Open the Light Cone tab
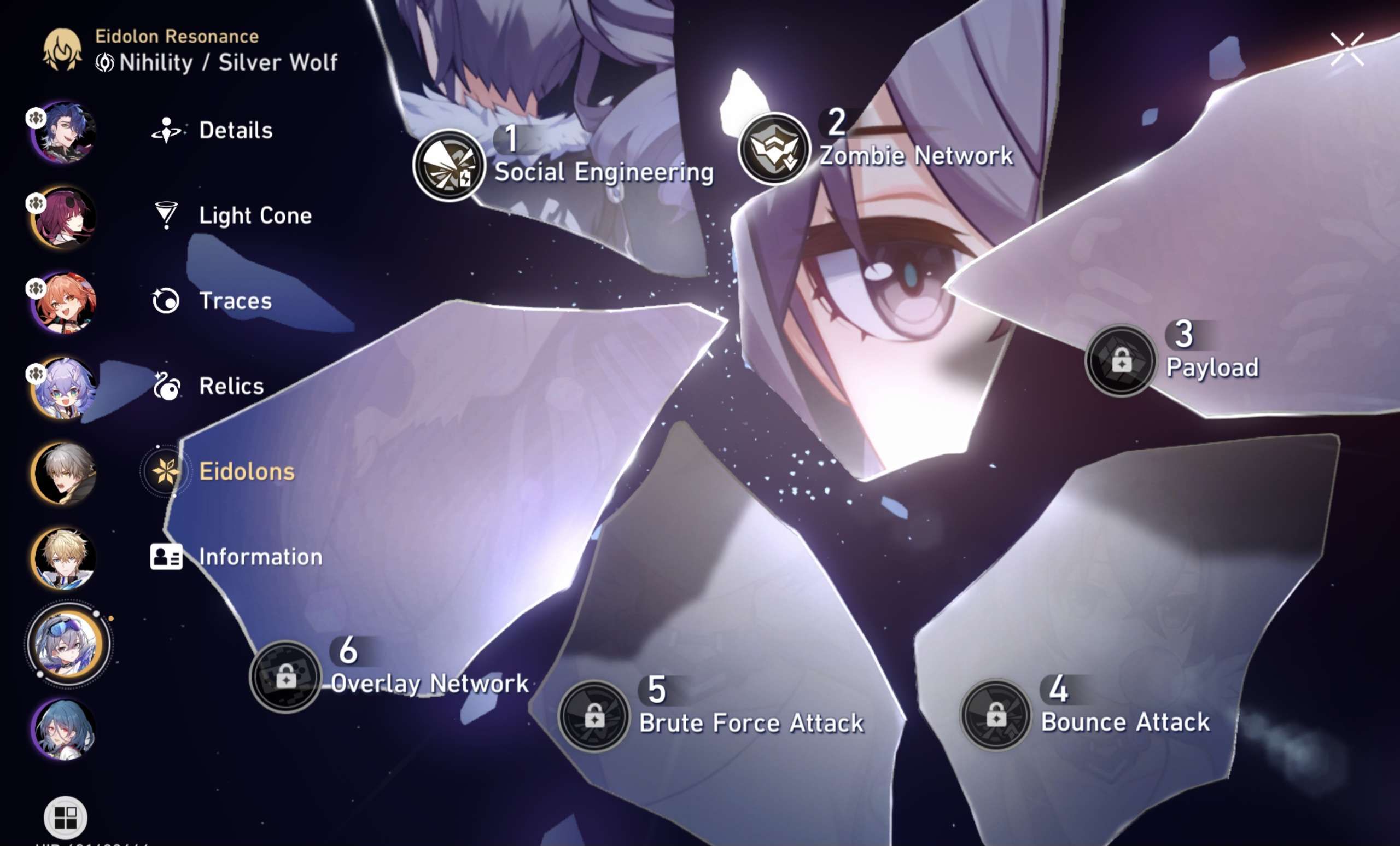 (x=255, y=216)
